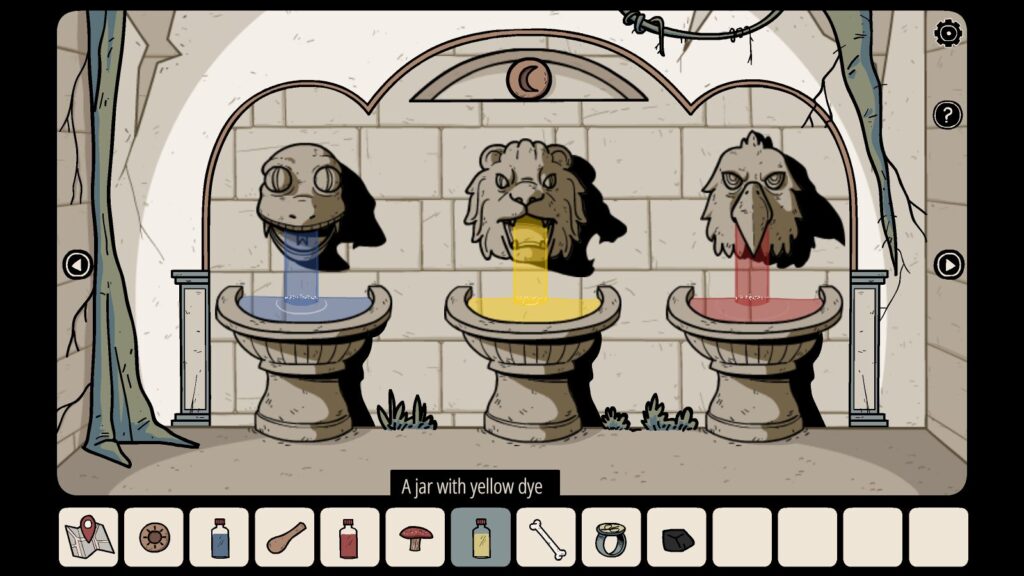Choose the red dye jar
The height and width of the screenshot is (576, 1024).
350,537
